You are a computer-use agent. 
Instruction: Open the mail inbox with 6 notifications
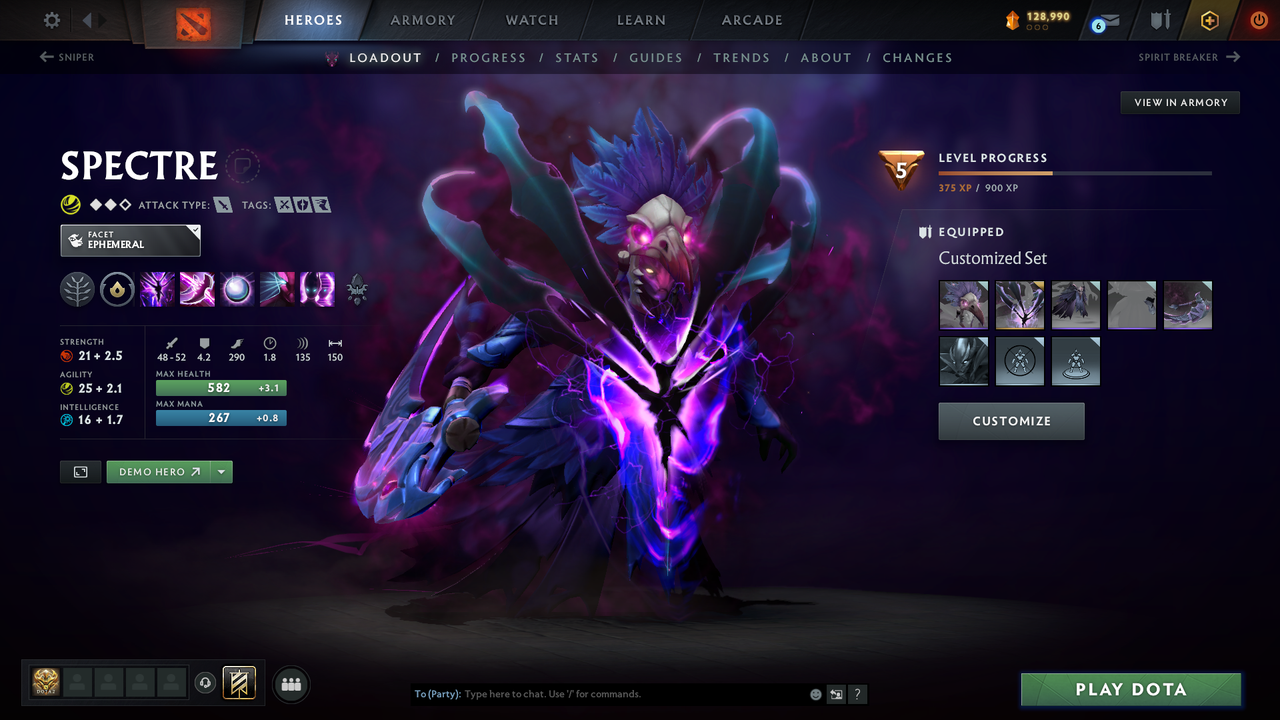click(x=1104, y=20)
